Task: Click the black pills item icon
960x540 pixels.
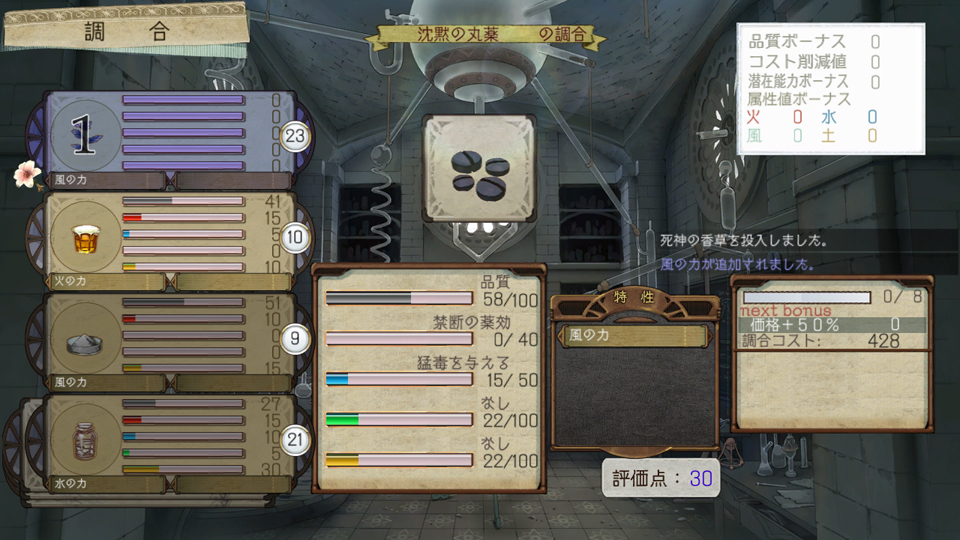Action: coord(479,169)
